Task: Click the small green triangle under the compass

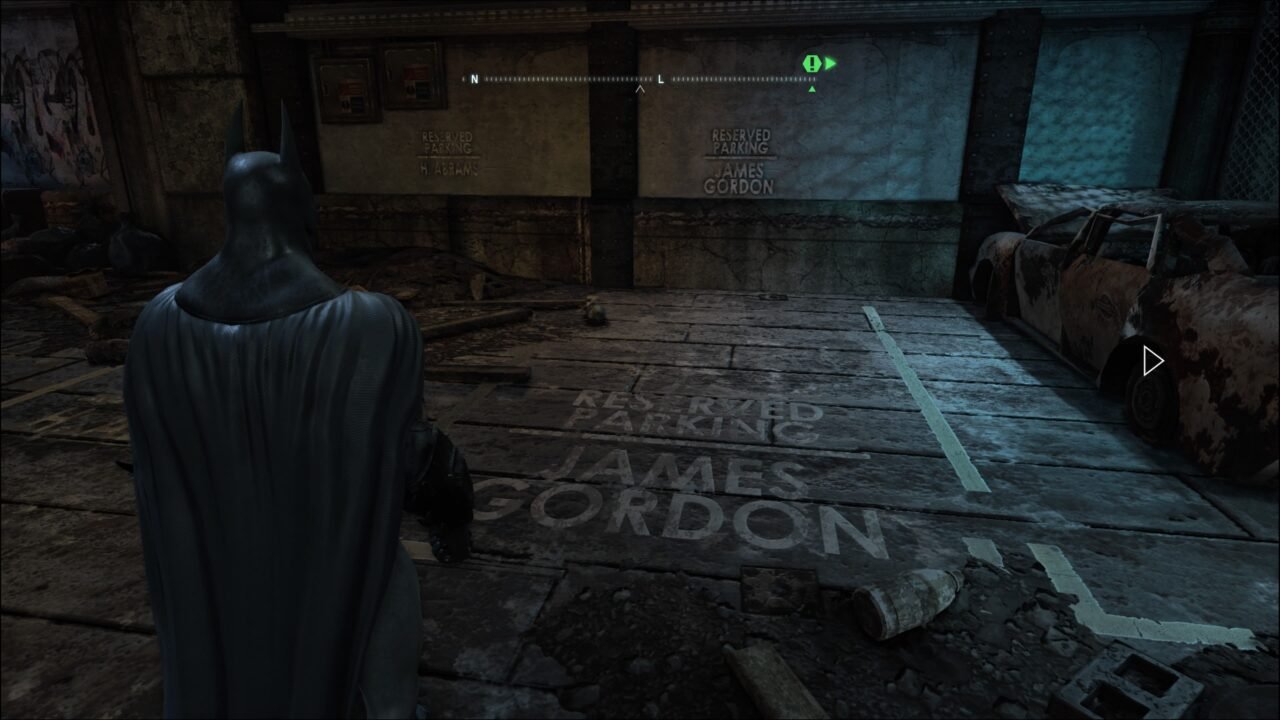Action: point(813,87)
